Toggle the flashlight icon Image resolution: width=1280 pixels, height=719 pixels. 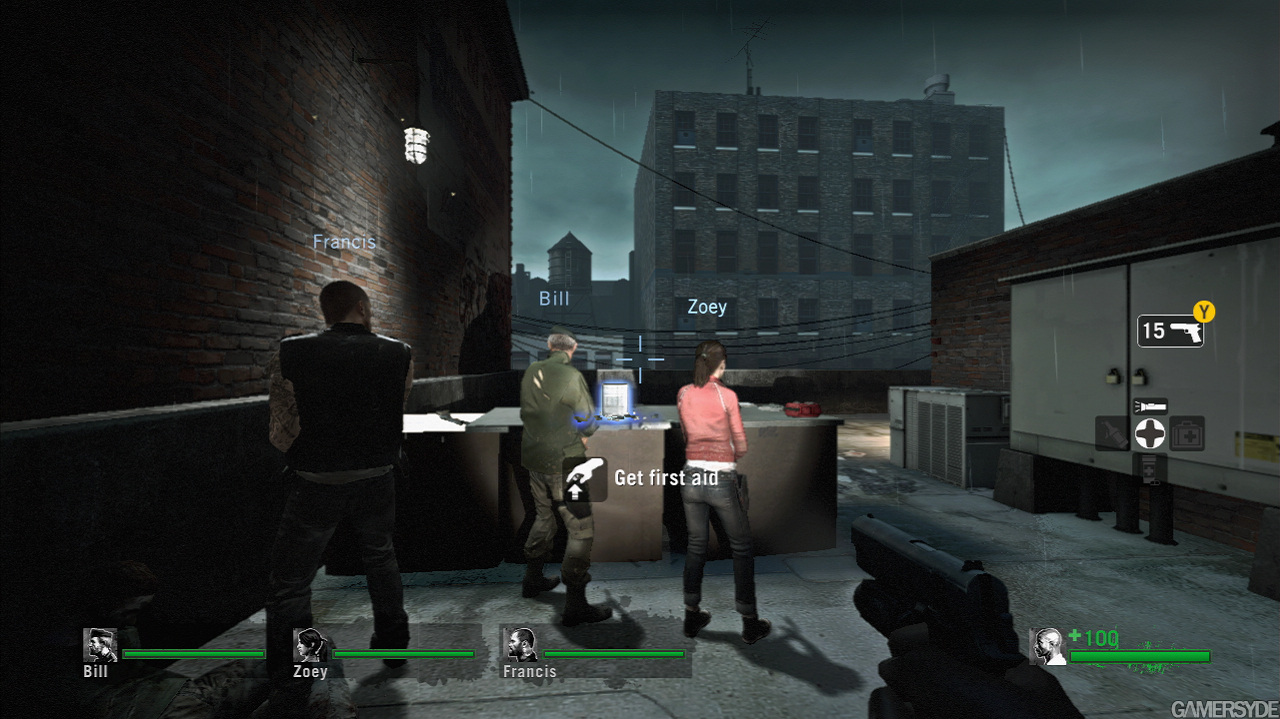click(x=1149, y=407)
